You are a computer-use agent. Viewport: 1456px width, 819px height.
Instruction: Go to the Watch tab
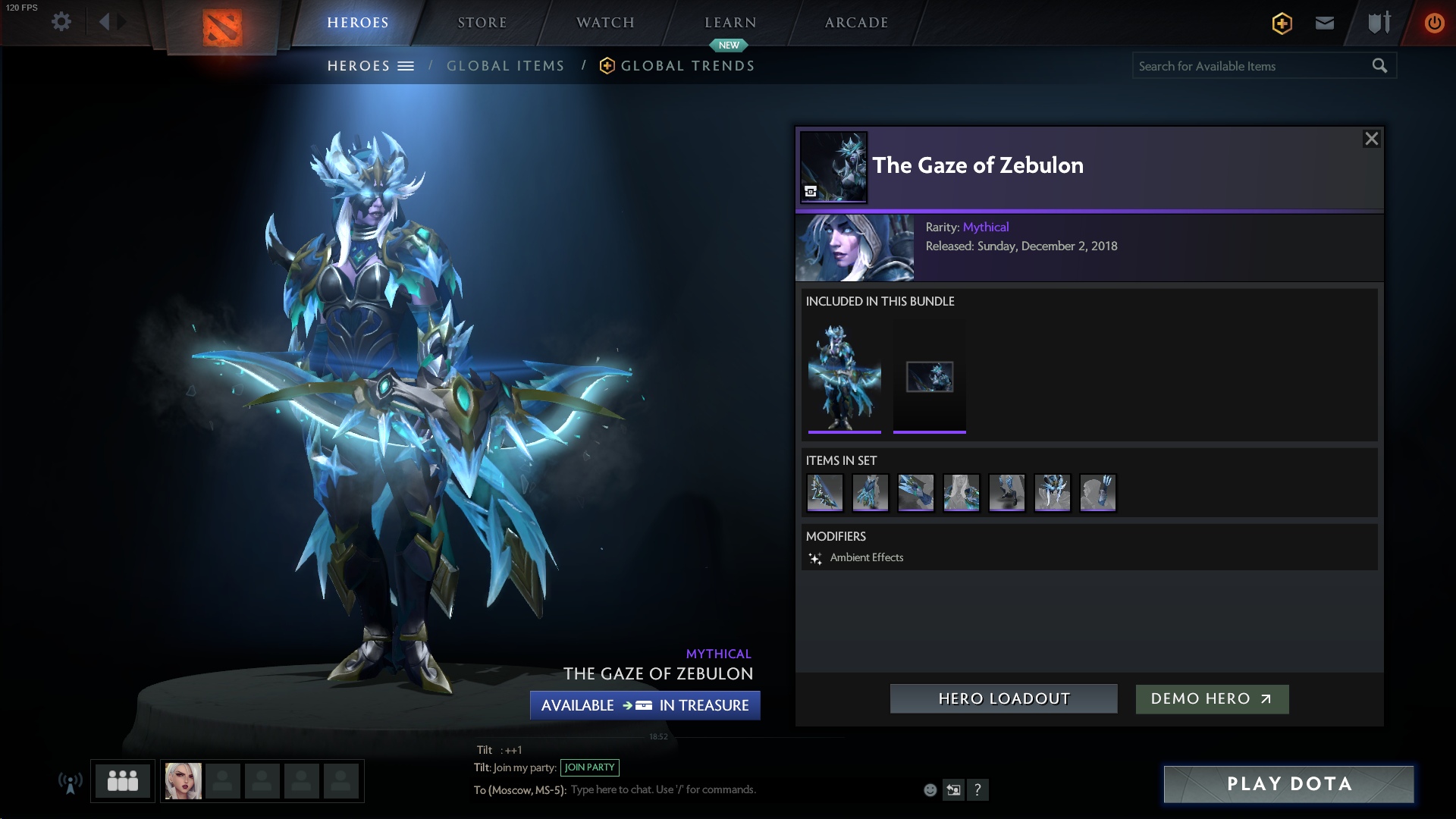click(x=605, y=23)
